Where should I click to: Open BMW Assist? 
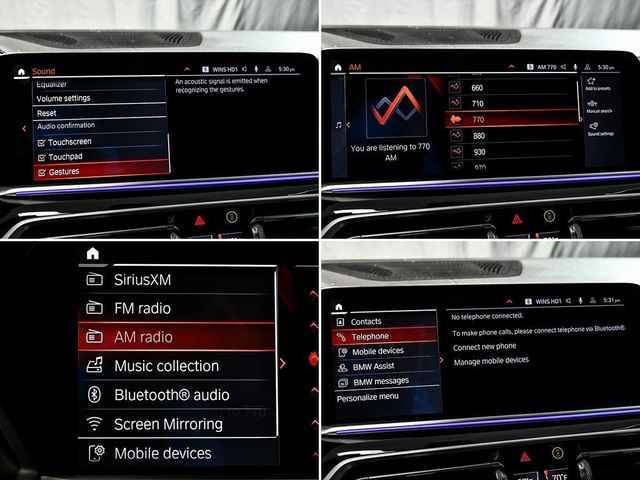pyautogui.click(x=374, y=366)
